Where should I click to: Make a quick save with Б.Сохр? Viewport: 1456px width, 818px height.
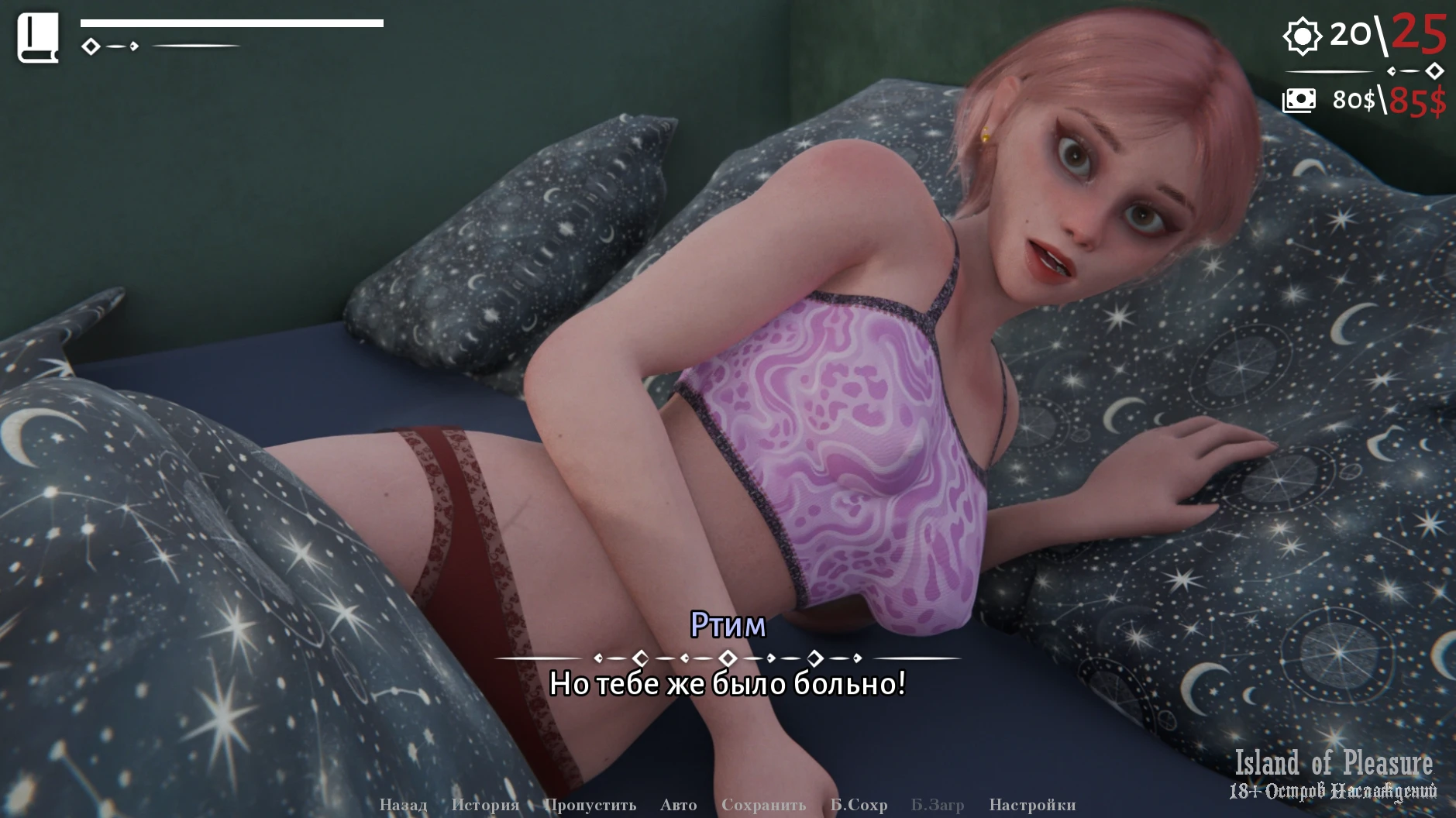(859, 805)
